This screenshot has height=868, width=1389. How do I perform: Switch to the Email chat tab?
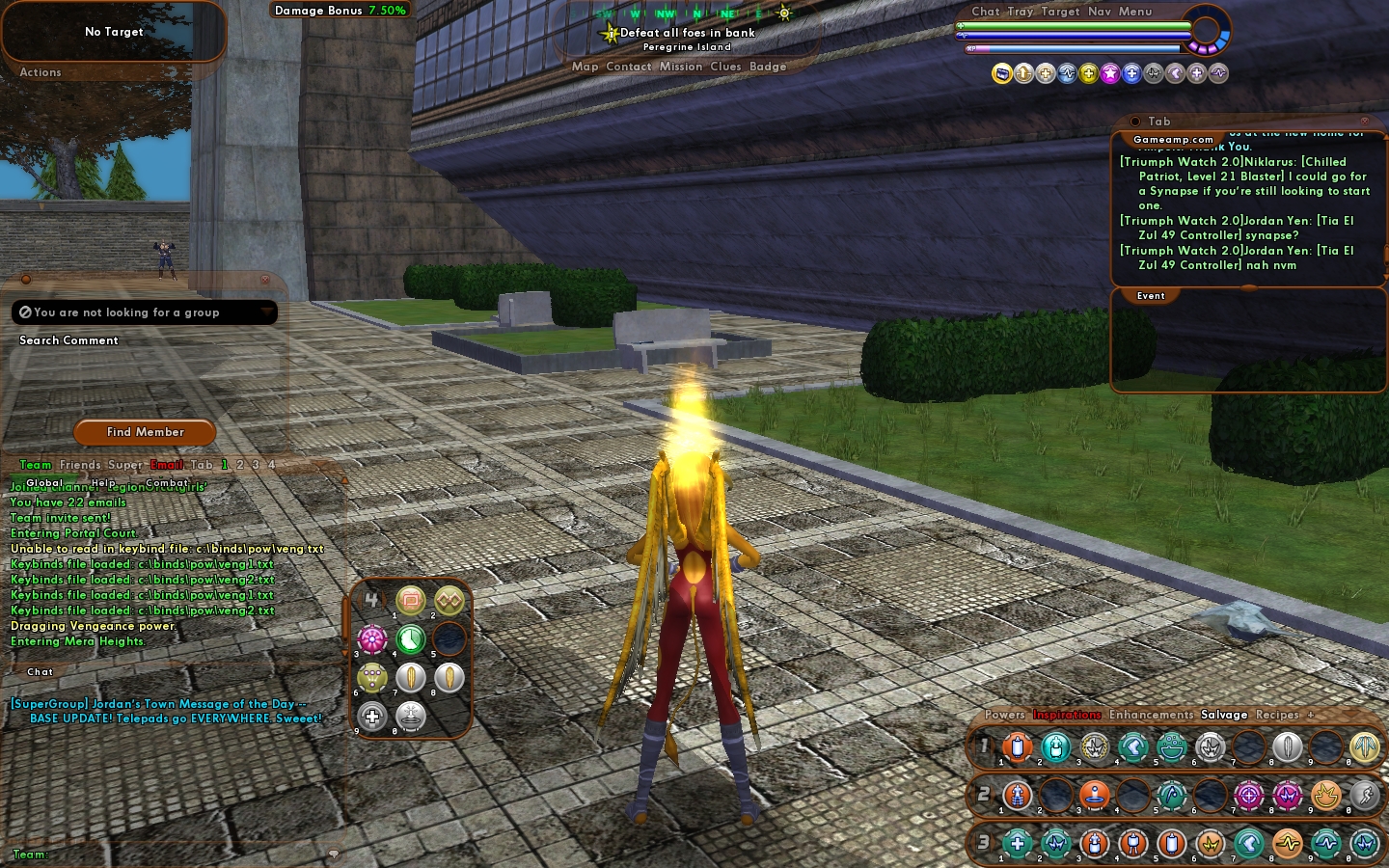click(x=167, y=465)
